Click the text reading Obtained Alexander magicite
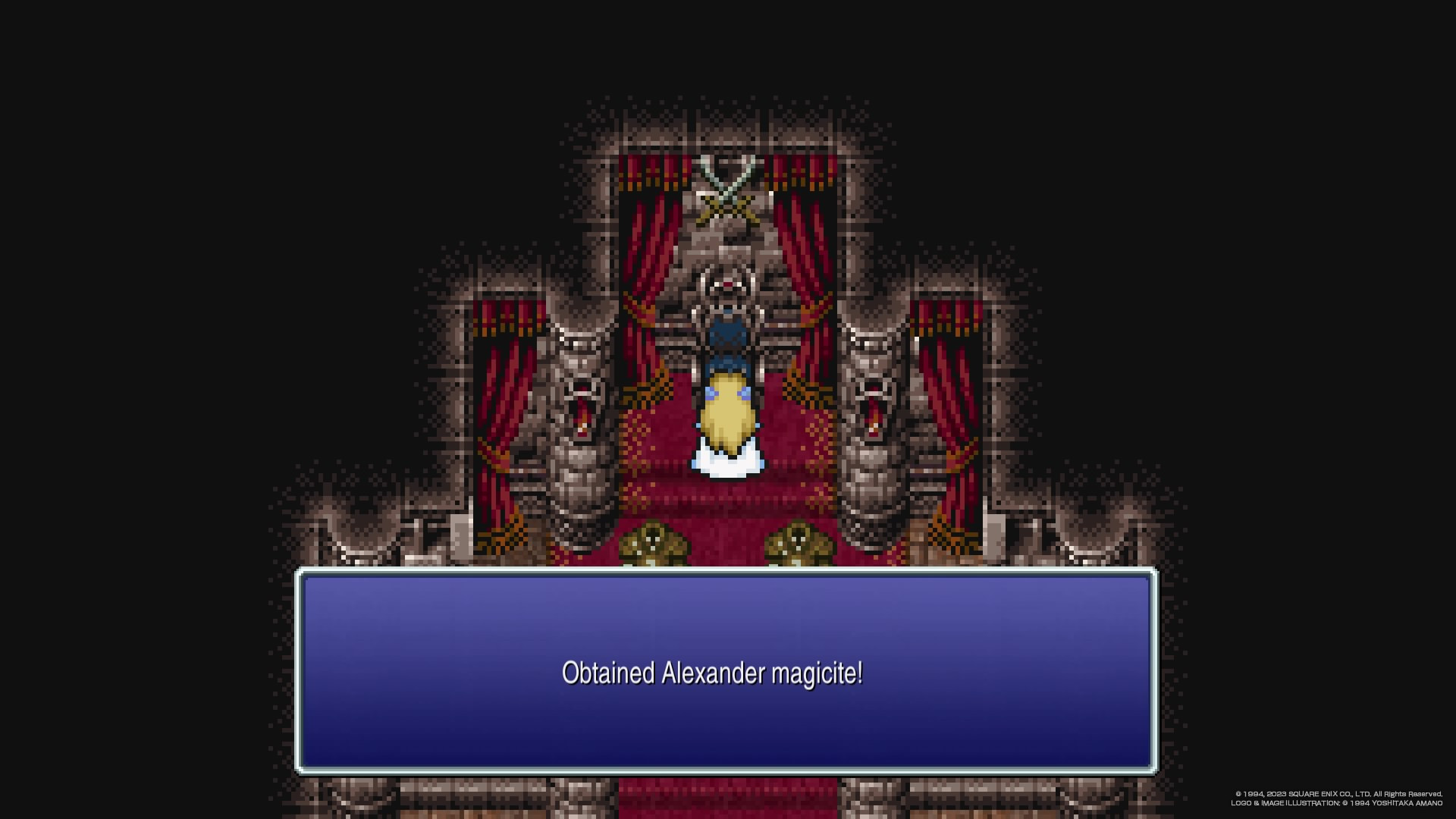The width and height of the screenshot is (1456, 819). tap(714, 673)
